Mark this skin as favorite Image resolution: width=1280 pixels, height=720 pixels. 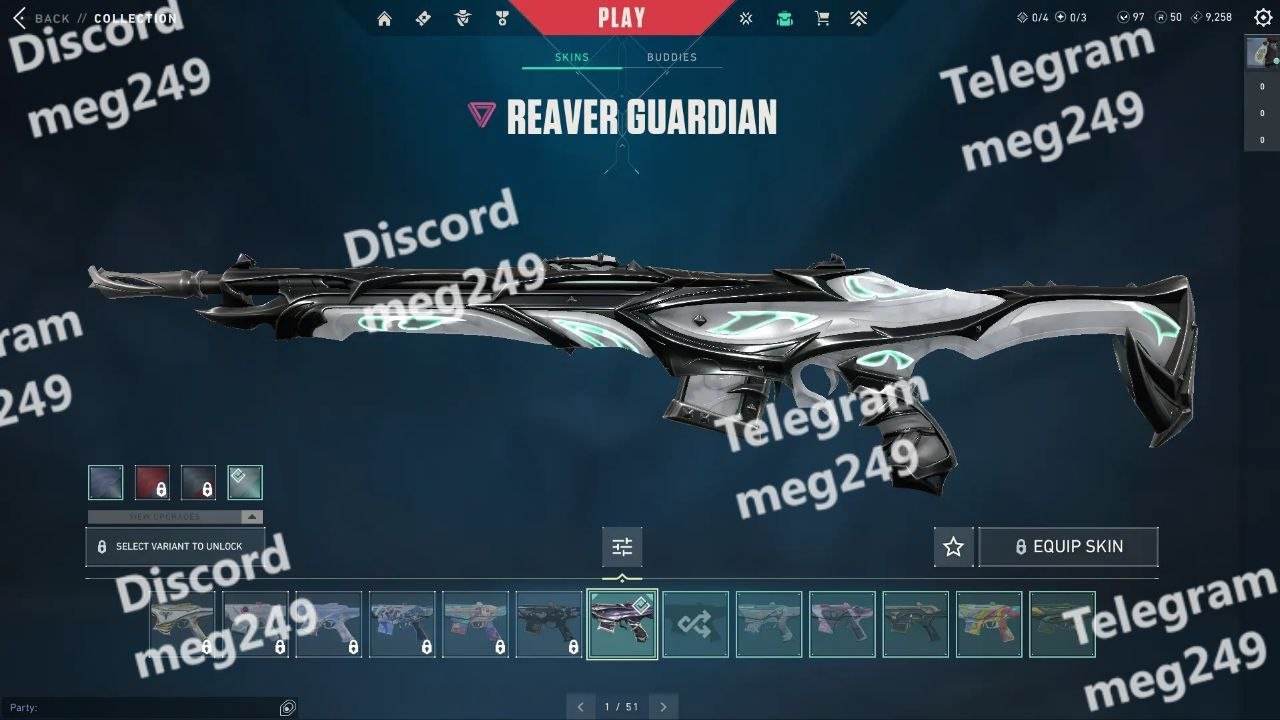pyautogui.click(x=953, y=547)
